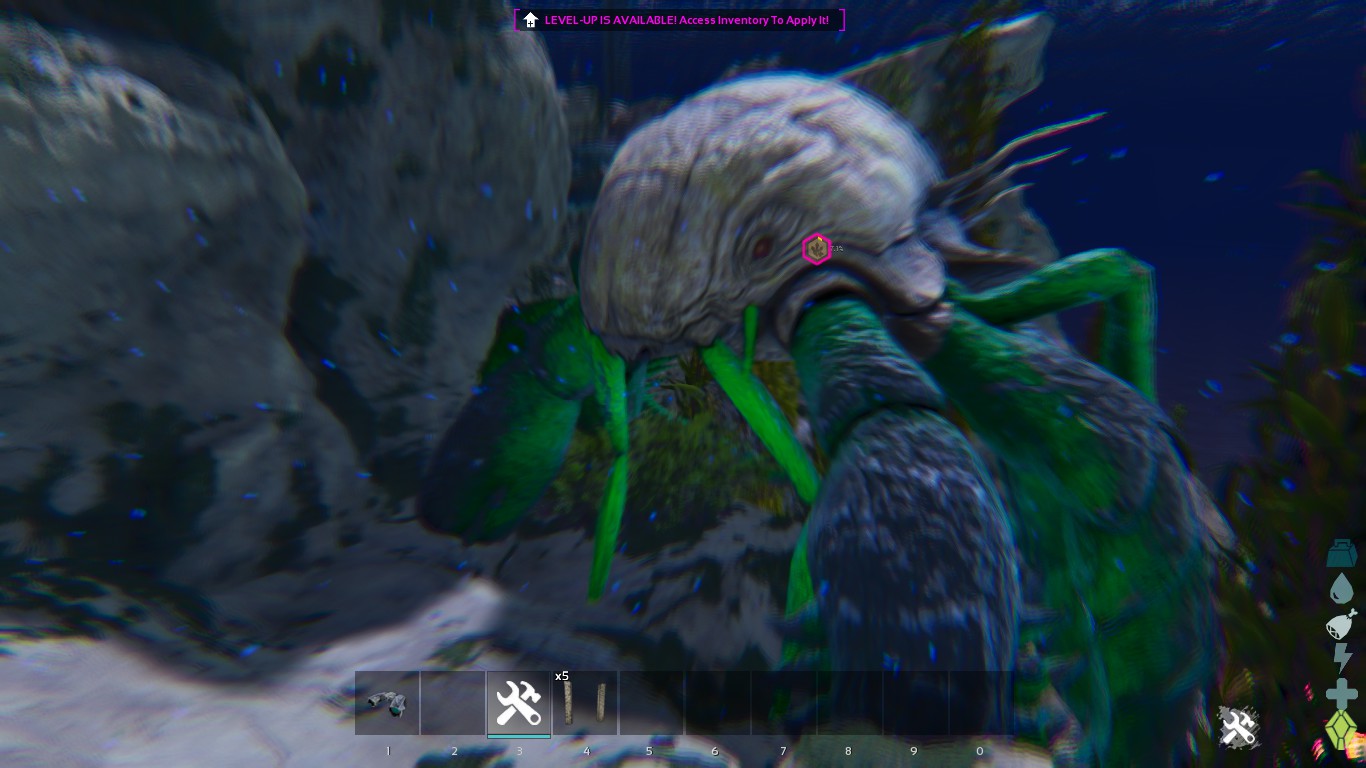Select the x5 stick stack hotbar slot

(585, 703)
